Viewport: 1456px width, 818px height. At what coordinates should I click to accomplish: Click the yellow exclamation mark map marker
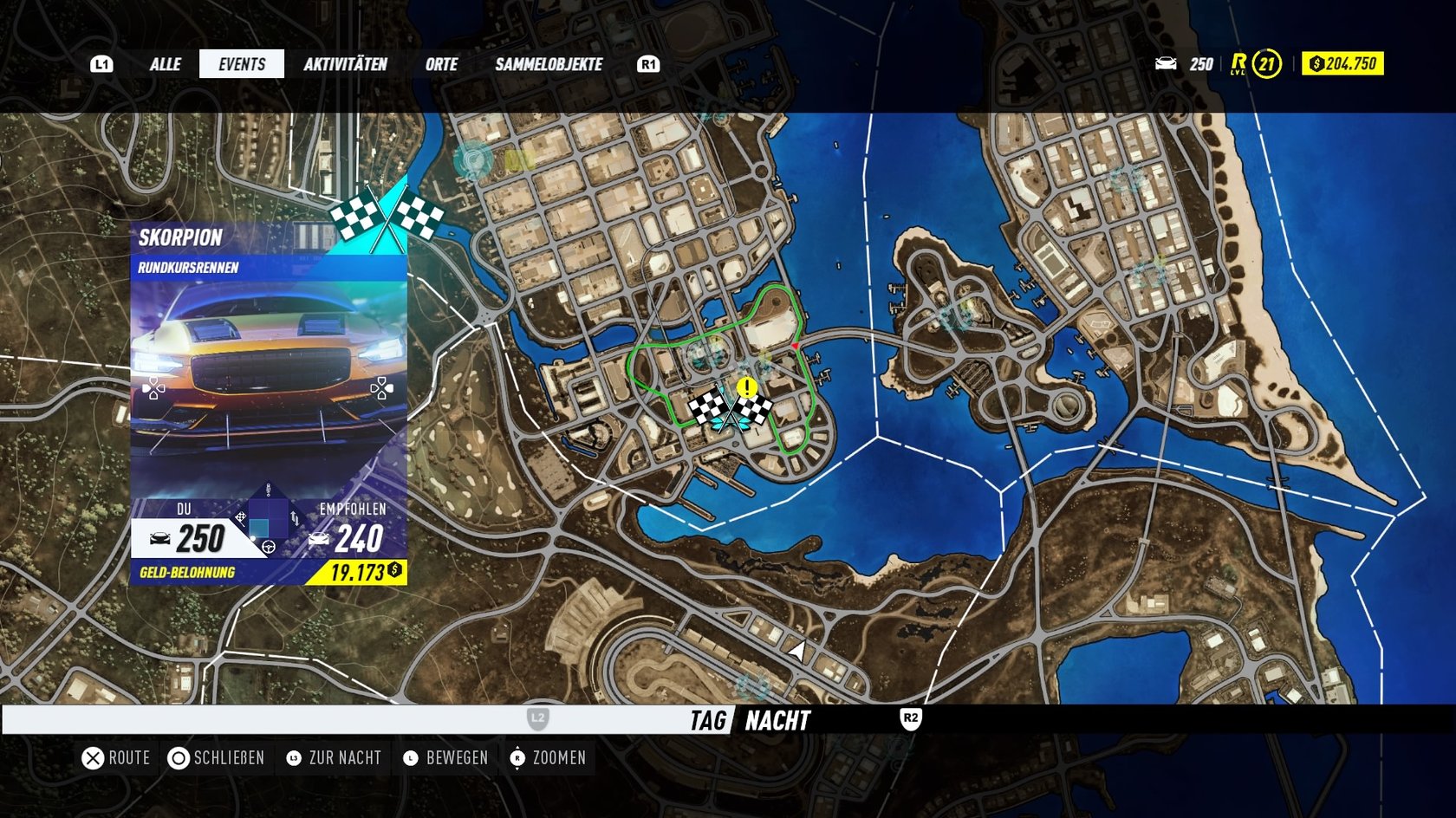pos(746,387)
